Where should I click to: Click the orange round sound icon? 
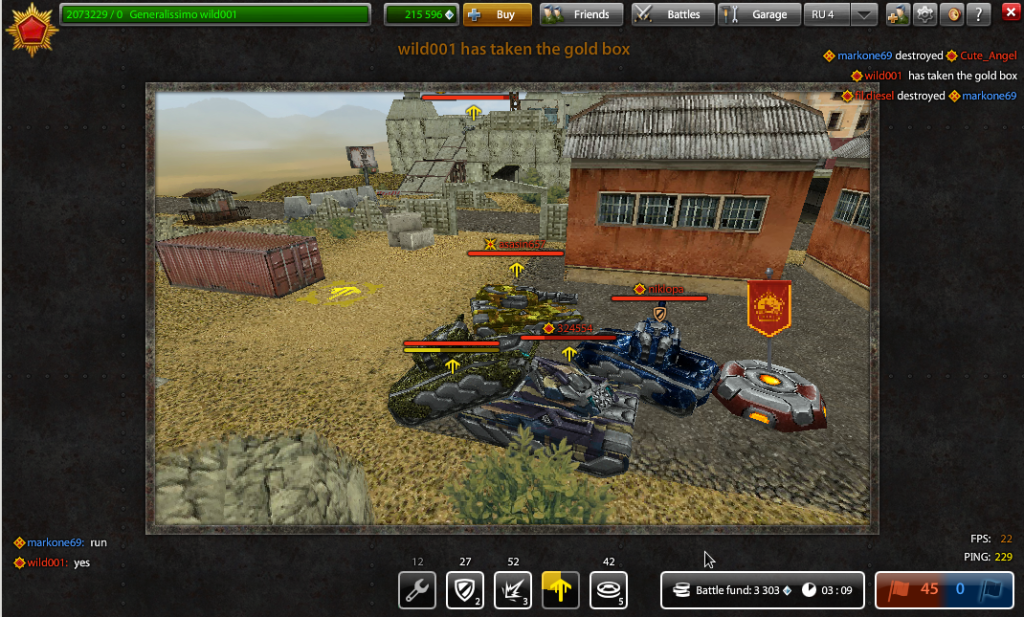pyautogui.click(x=953, y=15)
